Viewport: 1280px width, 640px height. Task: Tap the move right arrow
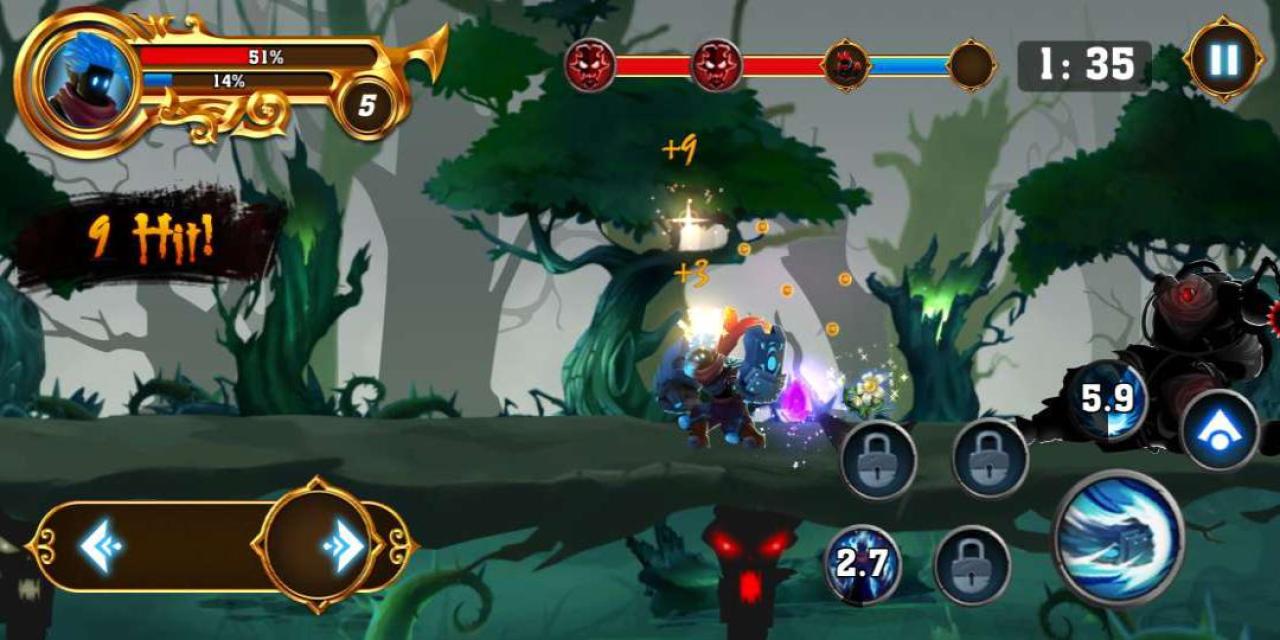pyautogui.click(x=343, y=546)
